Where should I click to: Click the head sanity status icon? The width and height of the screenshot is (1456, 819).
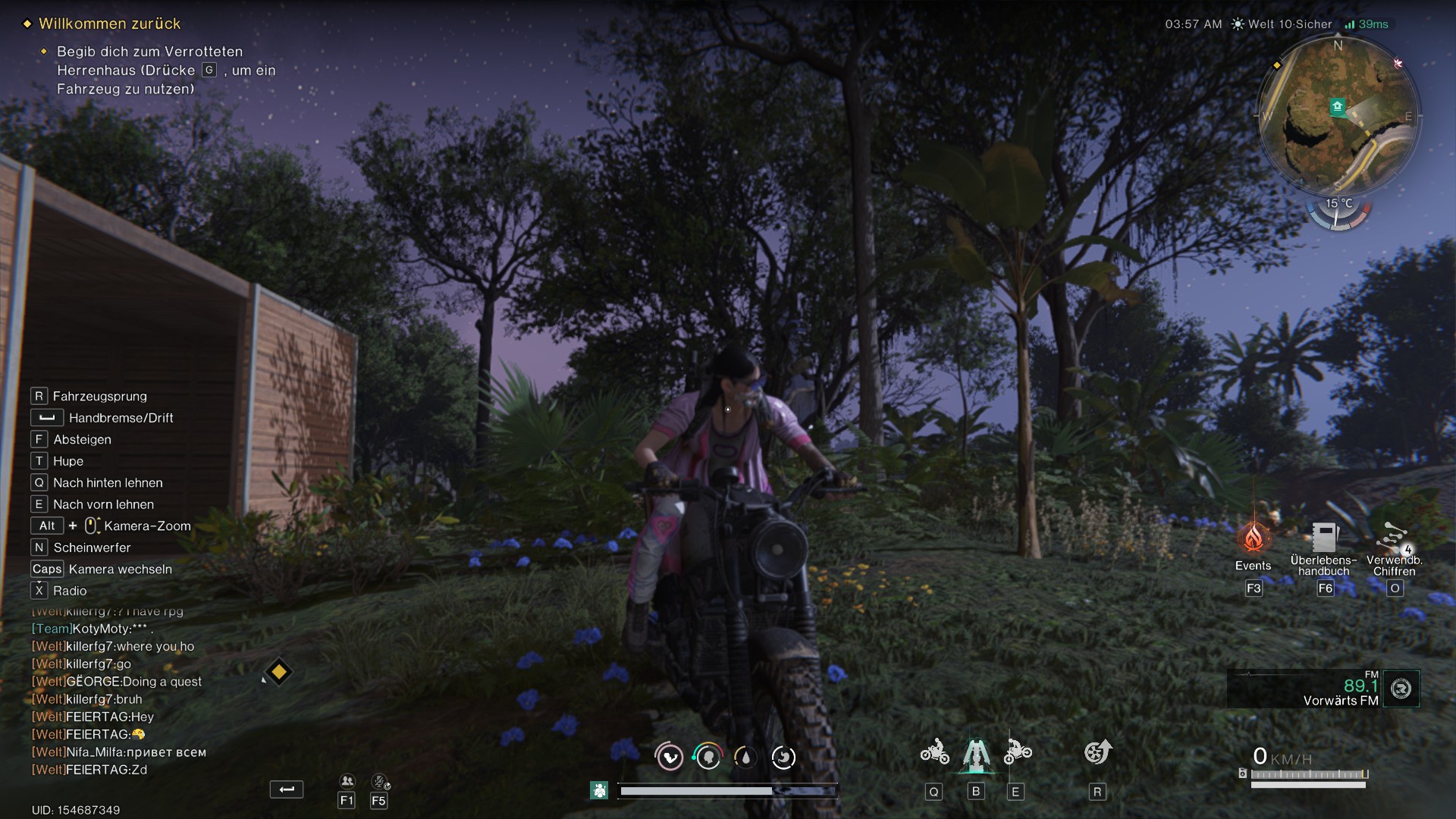coord(708,757)
